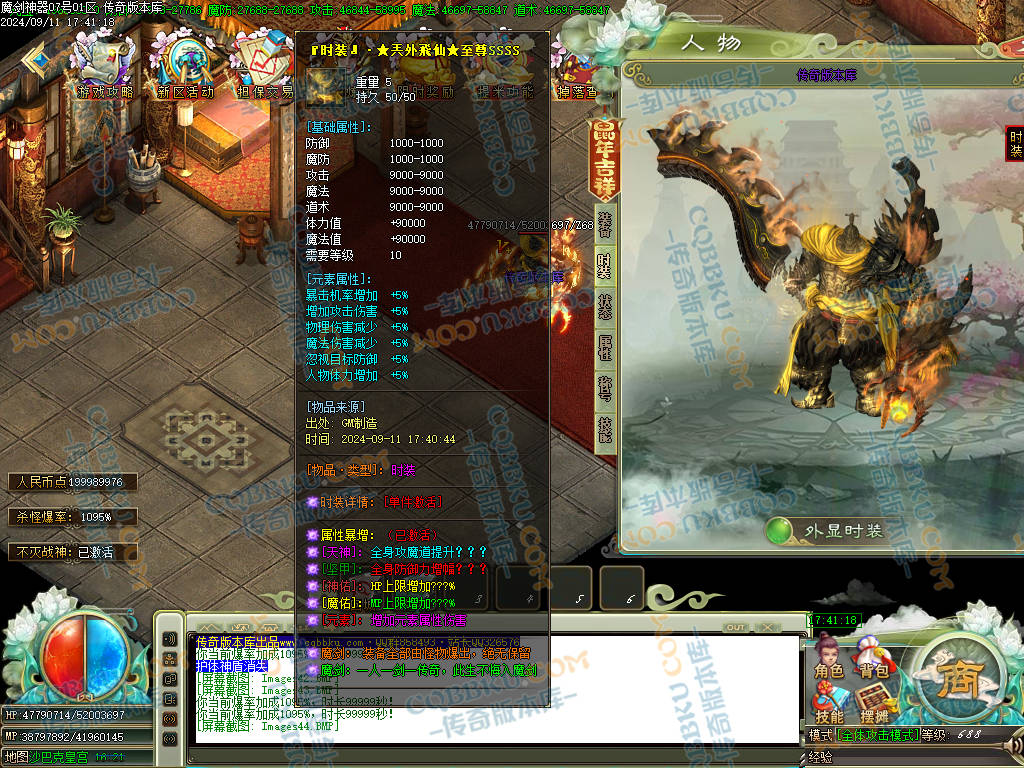This screenshot has height=768, width=1024.
Task: Open the 角色 character button
Action: [x=829, y=660]
